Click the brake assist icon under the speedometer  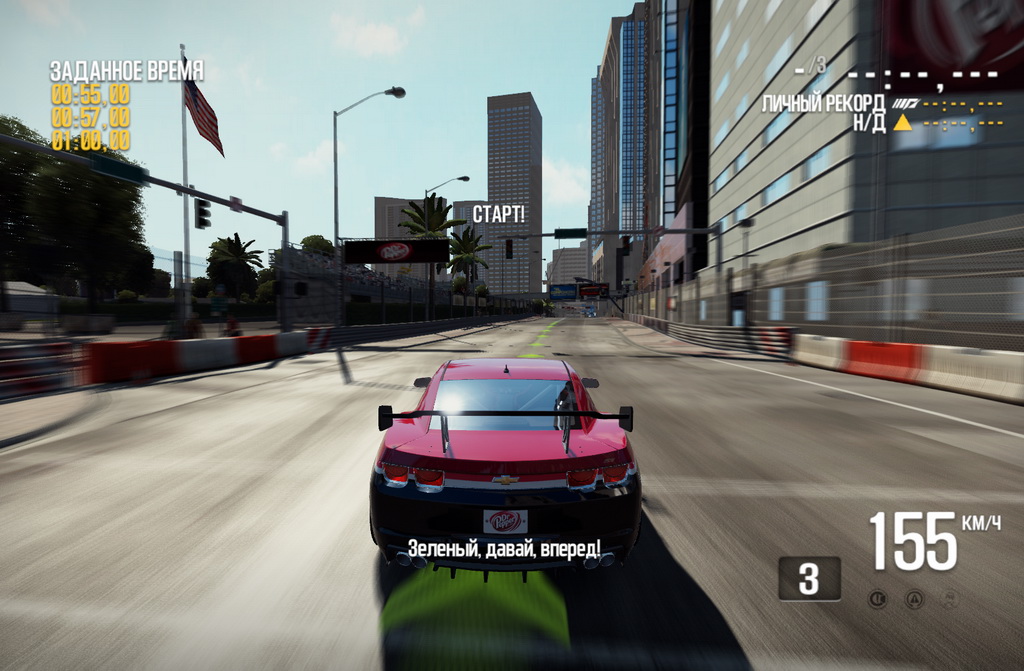pos(877,599)
